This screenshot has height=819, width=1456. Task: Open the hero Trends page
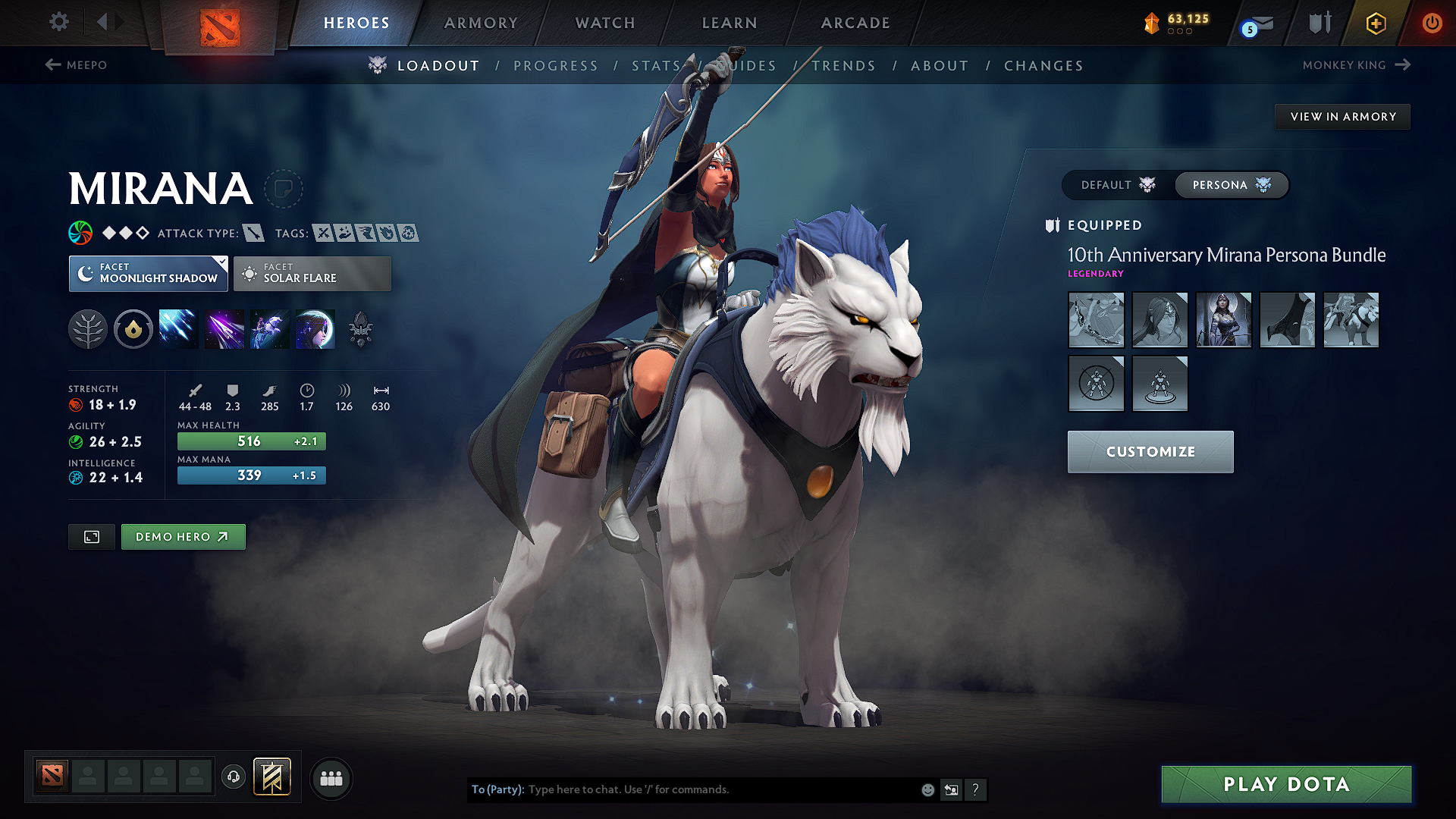[x=843, y=66]
